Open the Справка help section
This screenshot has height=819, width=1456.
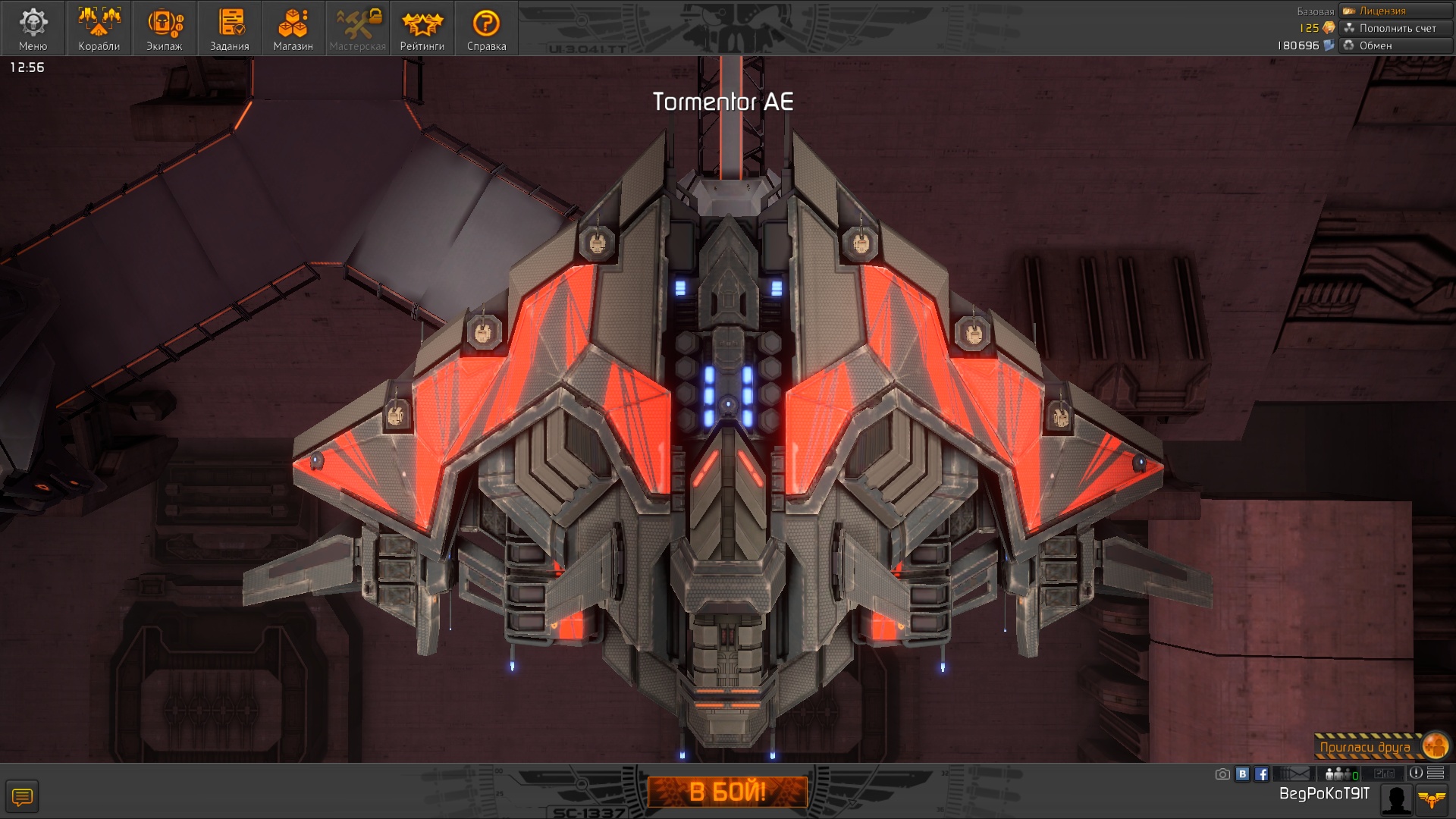point(486,28)
